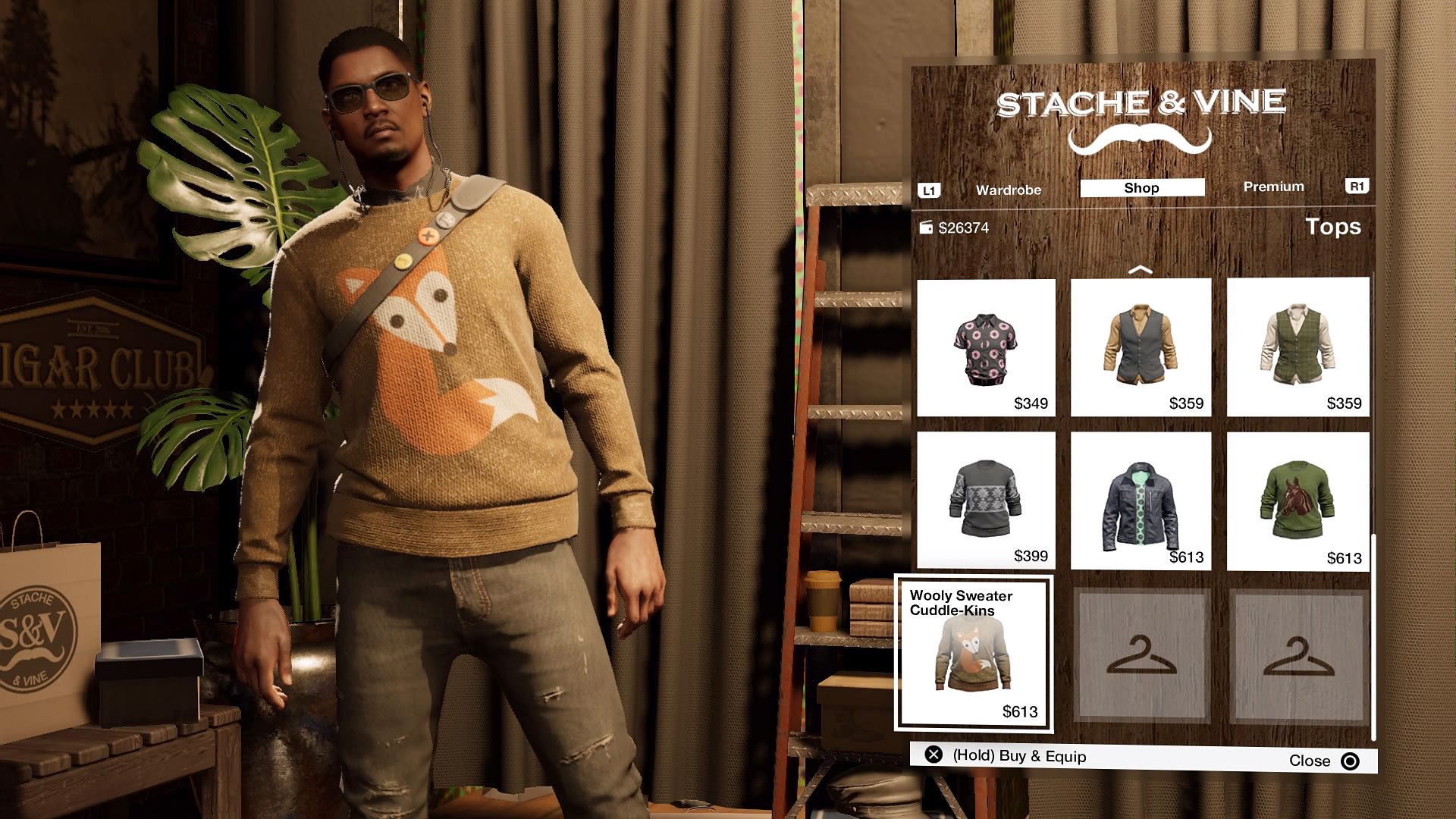Select the grey patterned sweater for $399
This screenshot has width=1456, height=819.
(x=986, y=500)
